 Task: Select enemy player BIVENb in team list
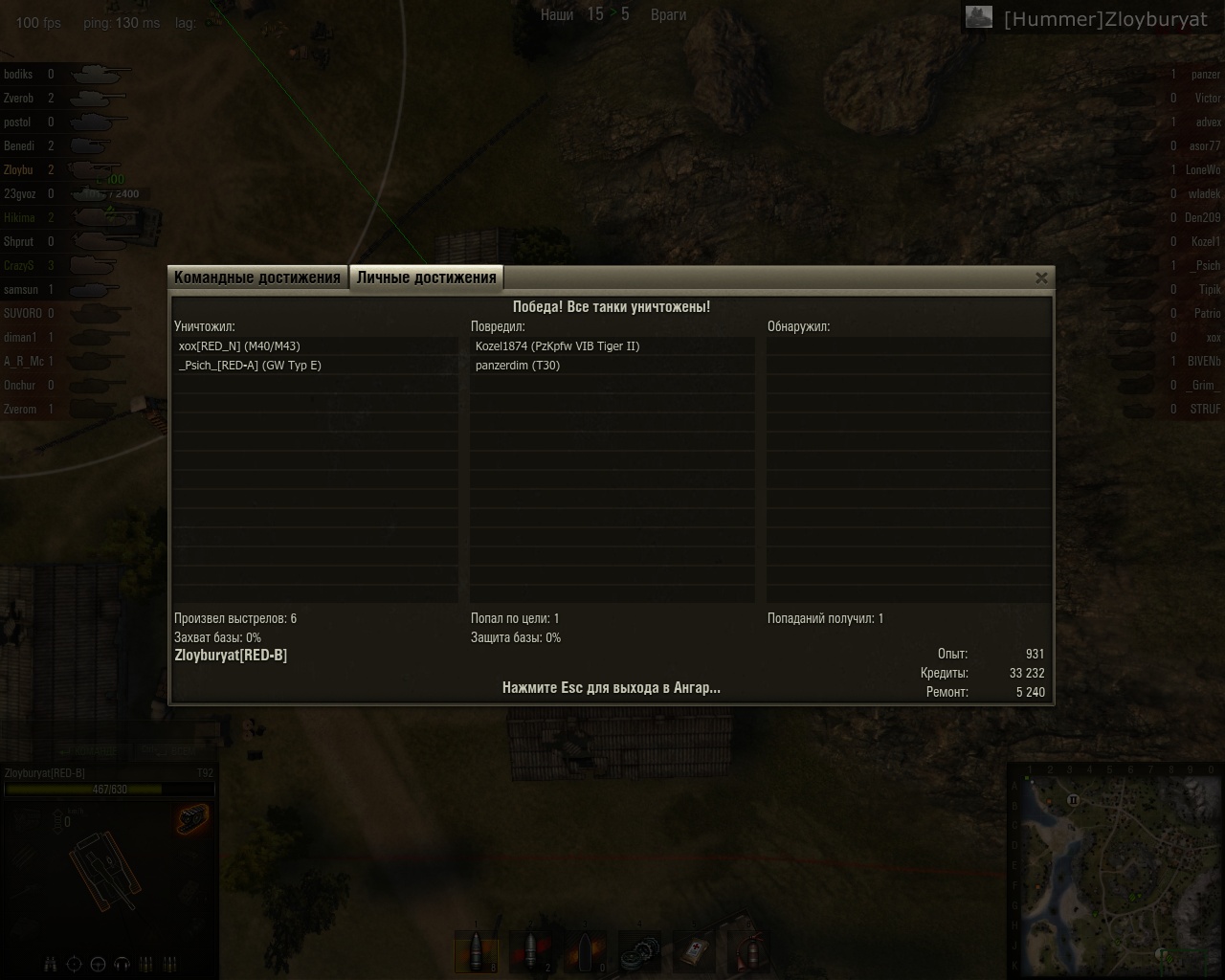[1203, 362]
